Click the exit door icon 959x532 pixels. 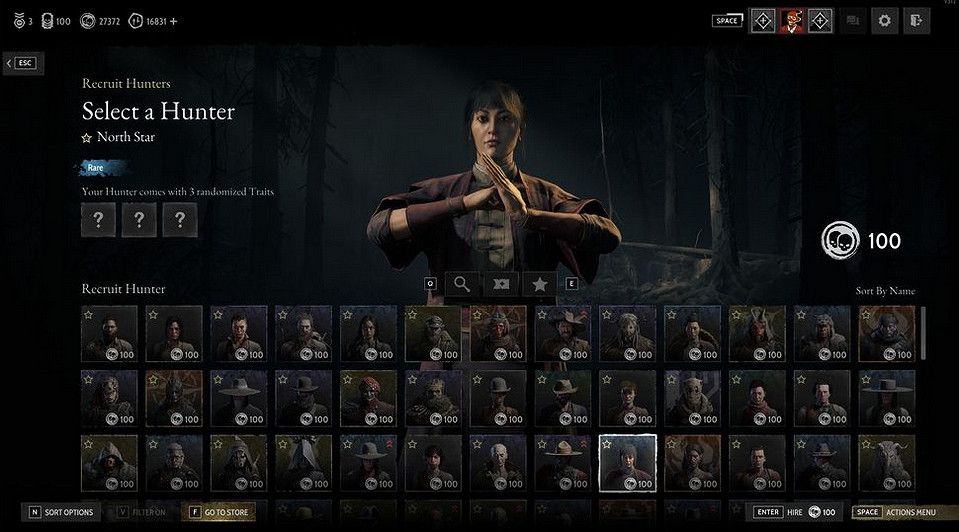(916, 20)
